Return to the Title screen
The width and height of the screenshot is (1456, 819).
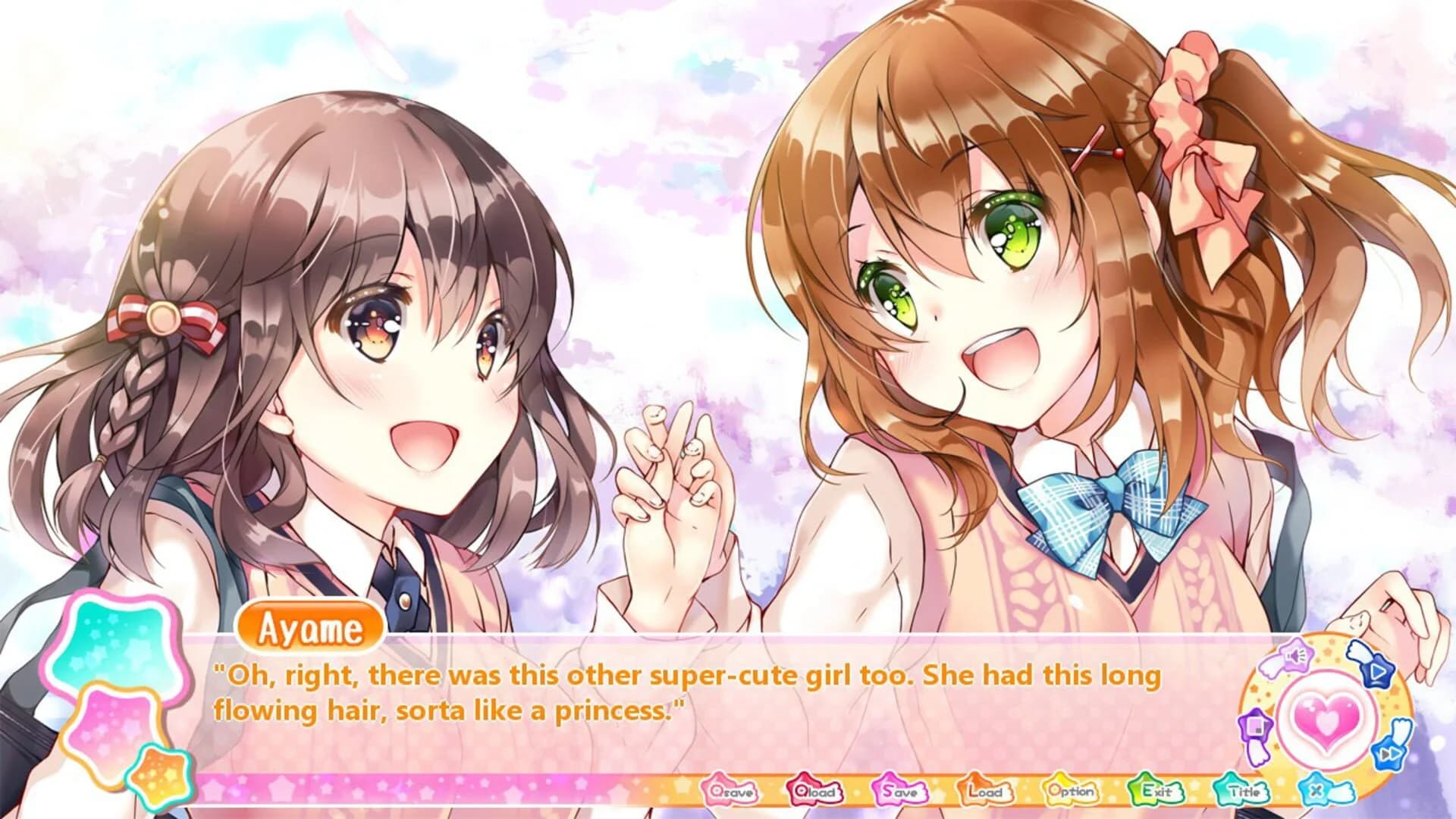click(1242, 791)
